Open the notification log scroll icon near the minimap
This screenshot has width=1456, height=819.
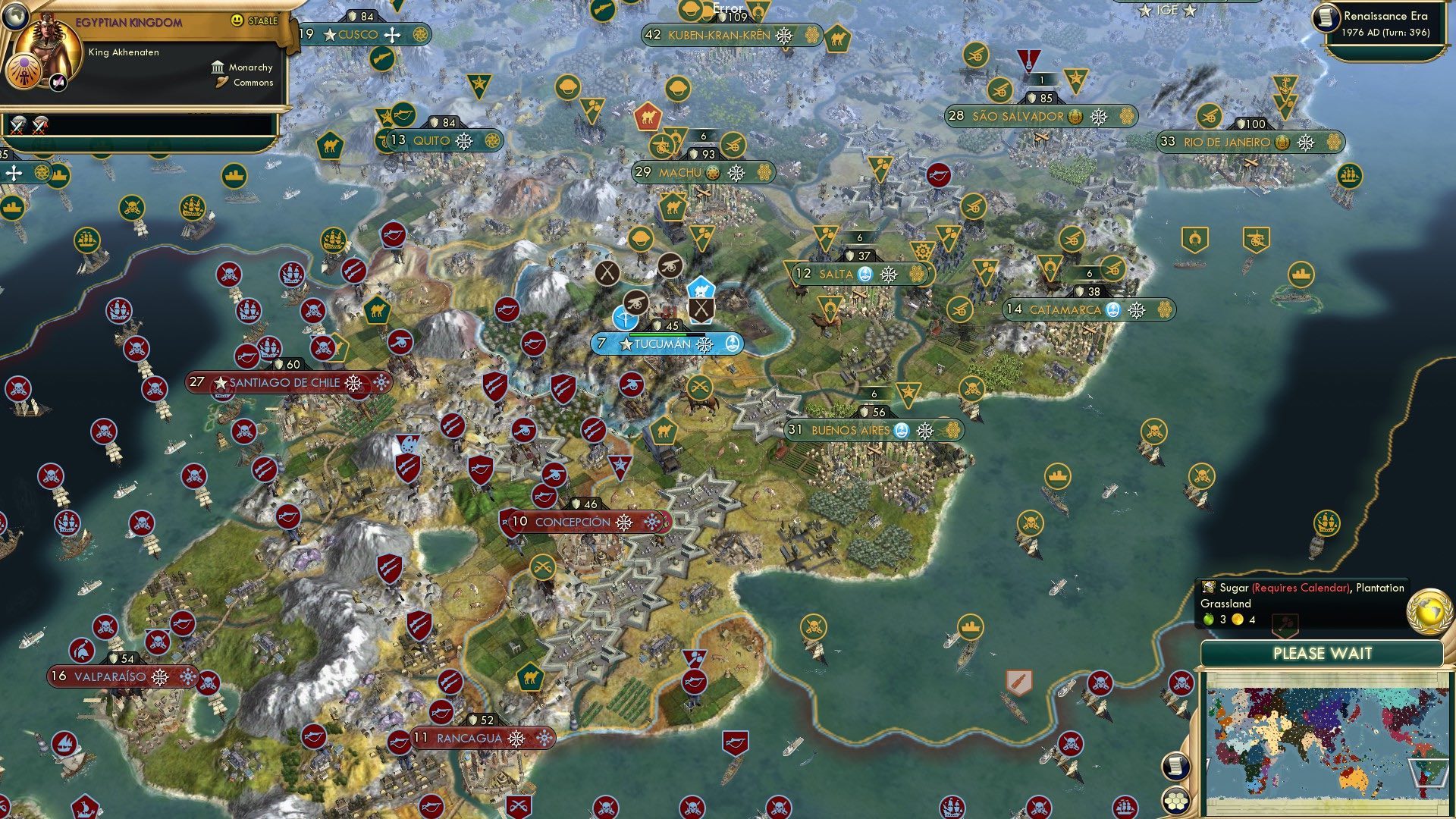[x=1176, y=767]
